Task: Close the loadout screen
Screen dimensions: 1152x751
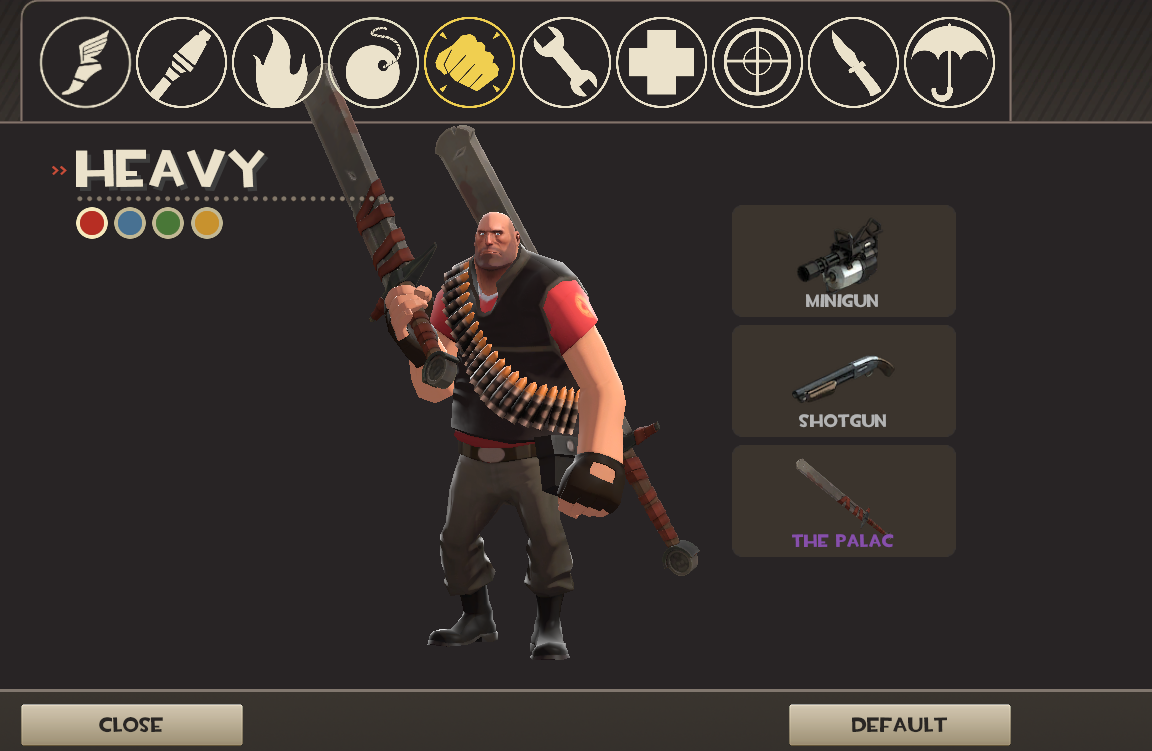Action: 131,725
